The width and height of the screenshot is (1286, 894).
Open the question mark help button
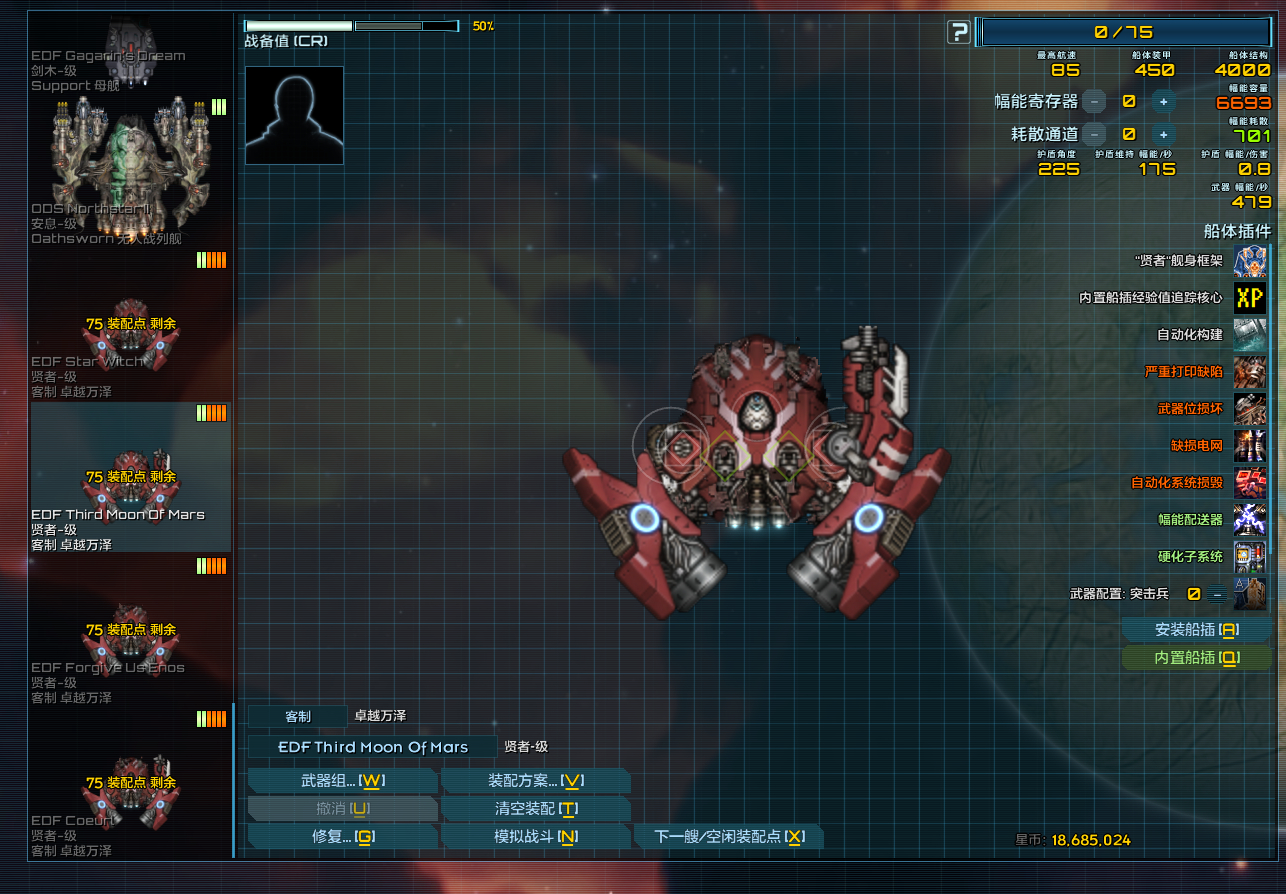point(958,33)
